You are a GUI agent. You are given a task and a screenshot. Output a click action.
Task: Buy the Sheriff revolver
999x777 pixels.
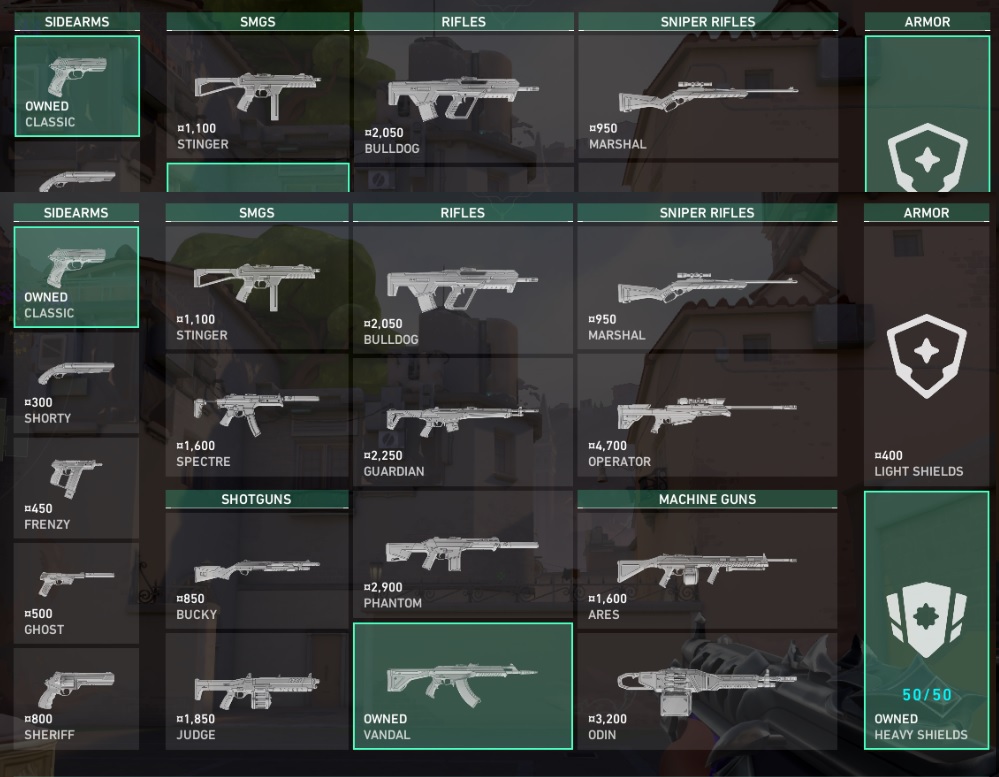point(76,698)
